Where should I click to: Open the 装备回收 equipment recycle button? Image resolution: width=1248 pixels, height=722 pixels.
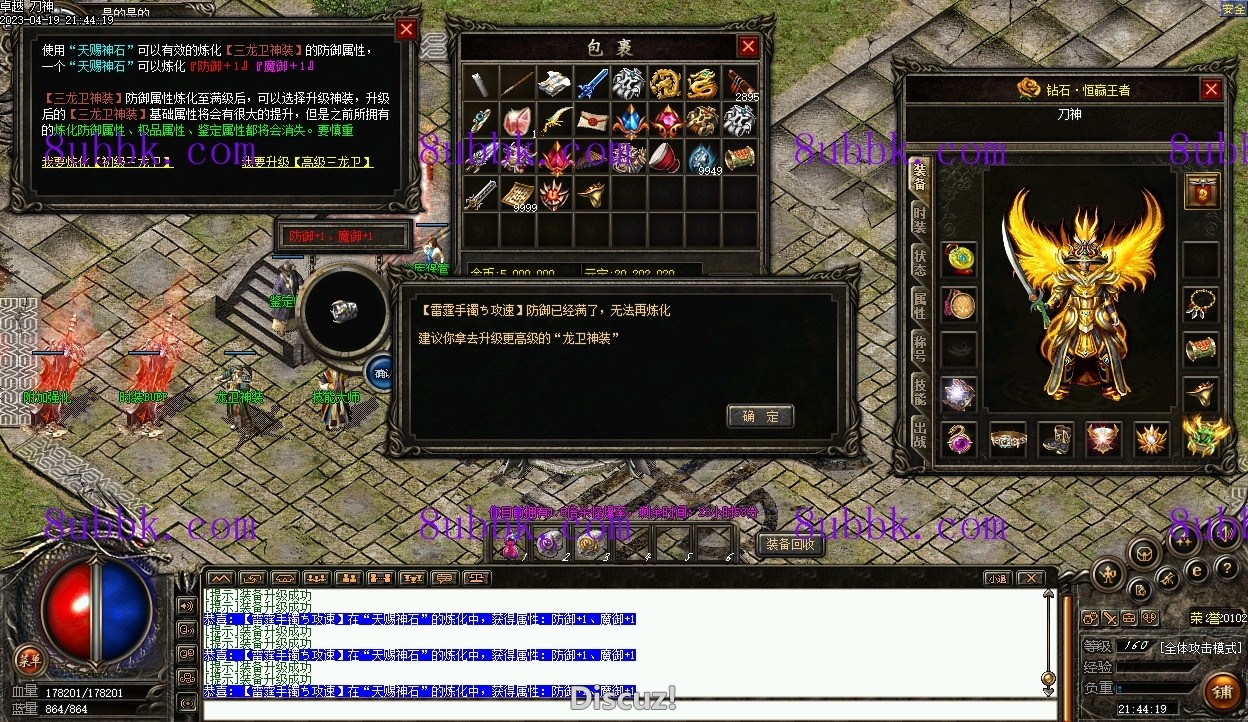(x=790, y=544)
